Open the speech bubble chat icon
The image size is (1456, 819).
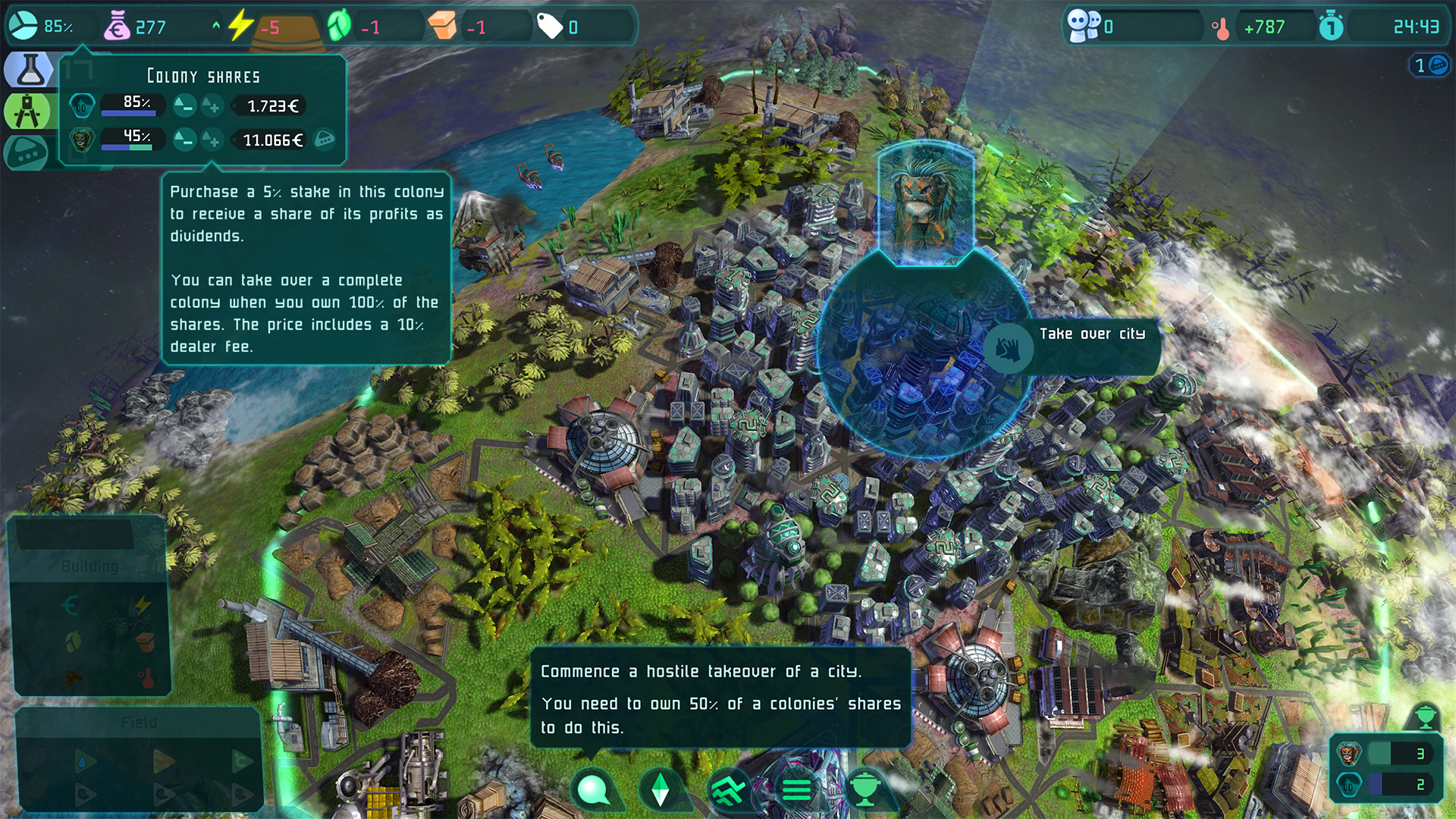[x=594, y=789]
